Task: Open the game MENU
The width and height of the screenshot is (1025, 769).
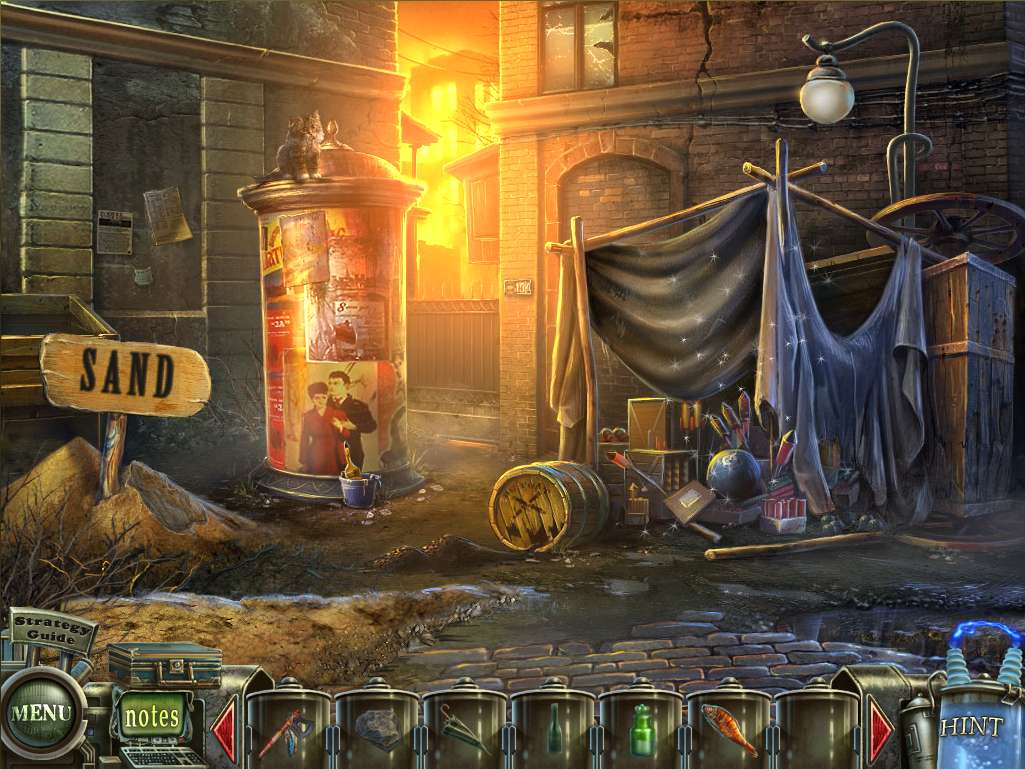Action: coord(41,713)
